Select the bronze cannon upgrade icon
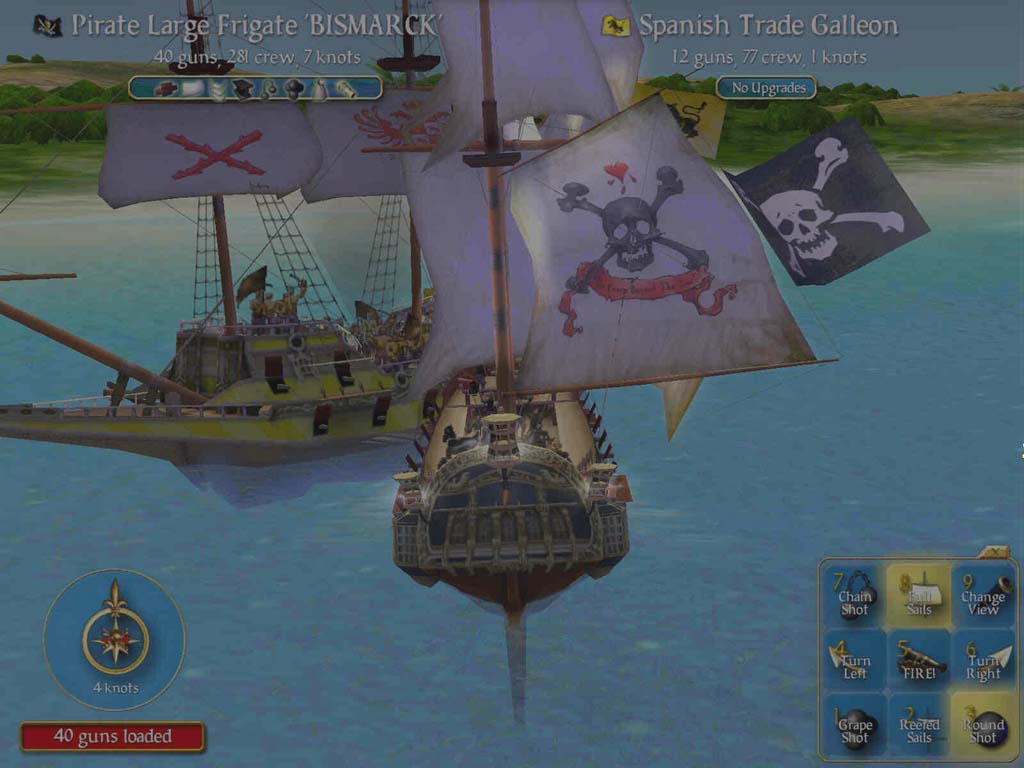1024x768 pixels. [x=345, y=89]
